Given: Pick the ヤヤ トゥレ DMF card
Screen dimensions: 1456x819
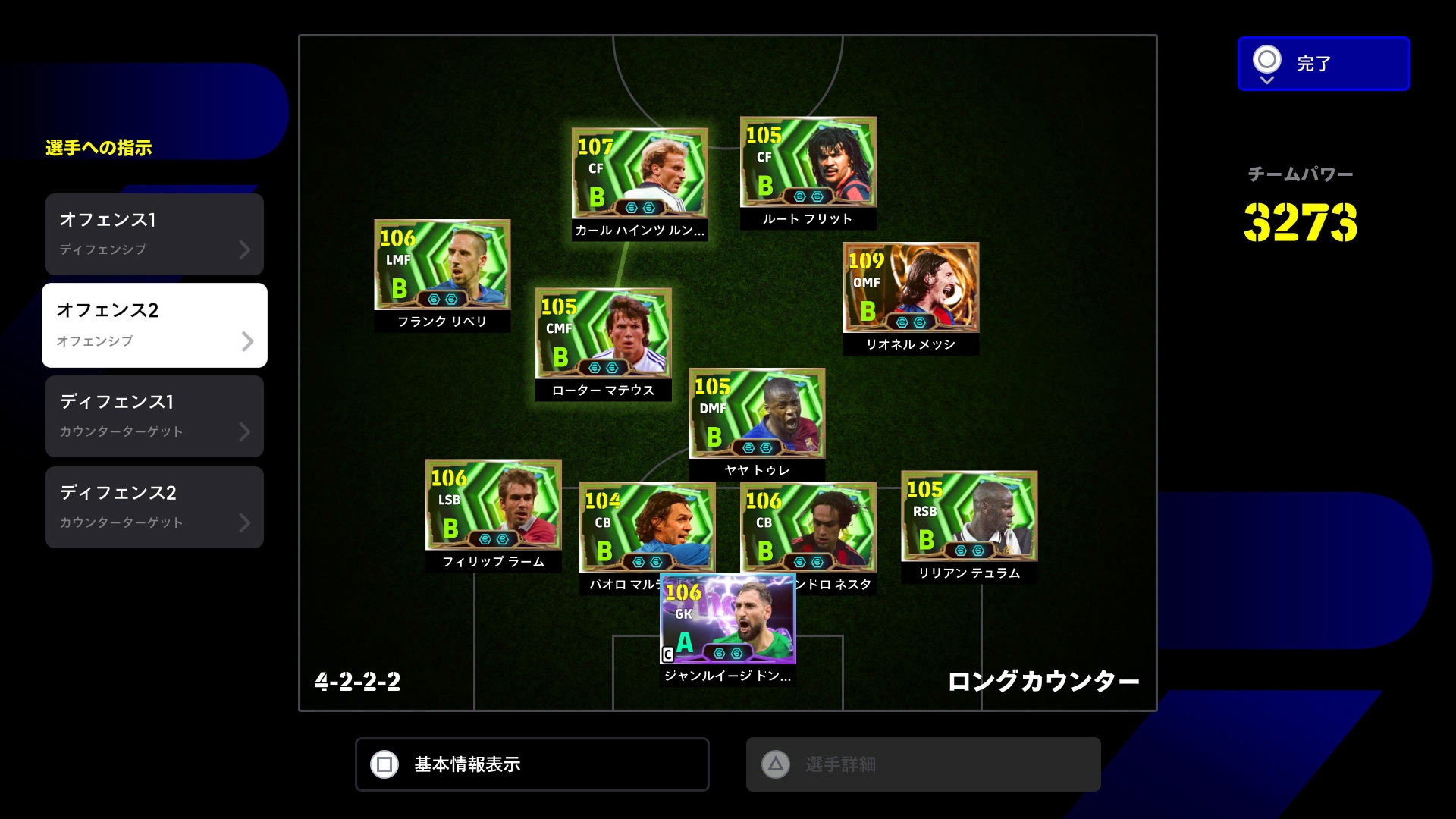Looking at the screenshot, I should (756, 413).
